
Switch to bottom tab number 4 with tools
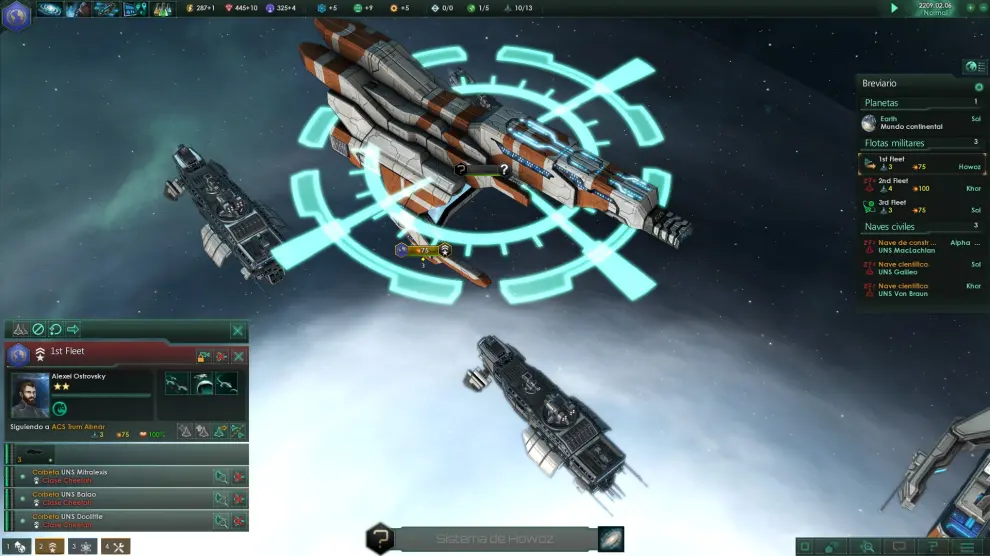pos(116,547)
